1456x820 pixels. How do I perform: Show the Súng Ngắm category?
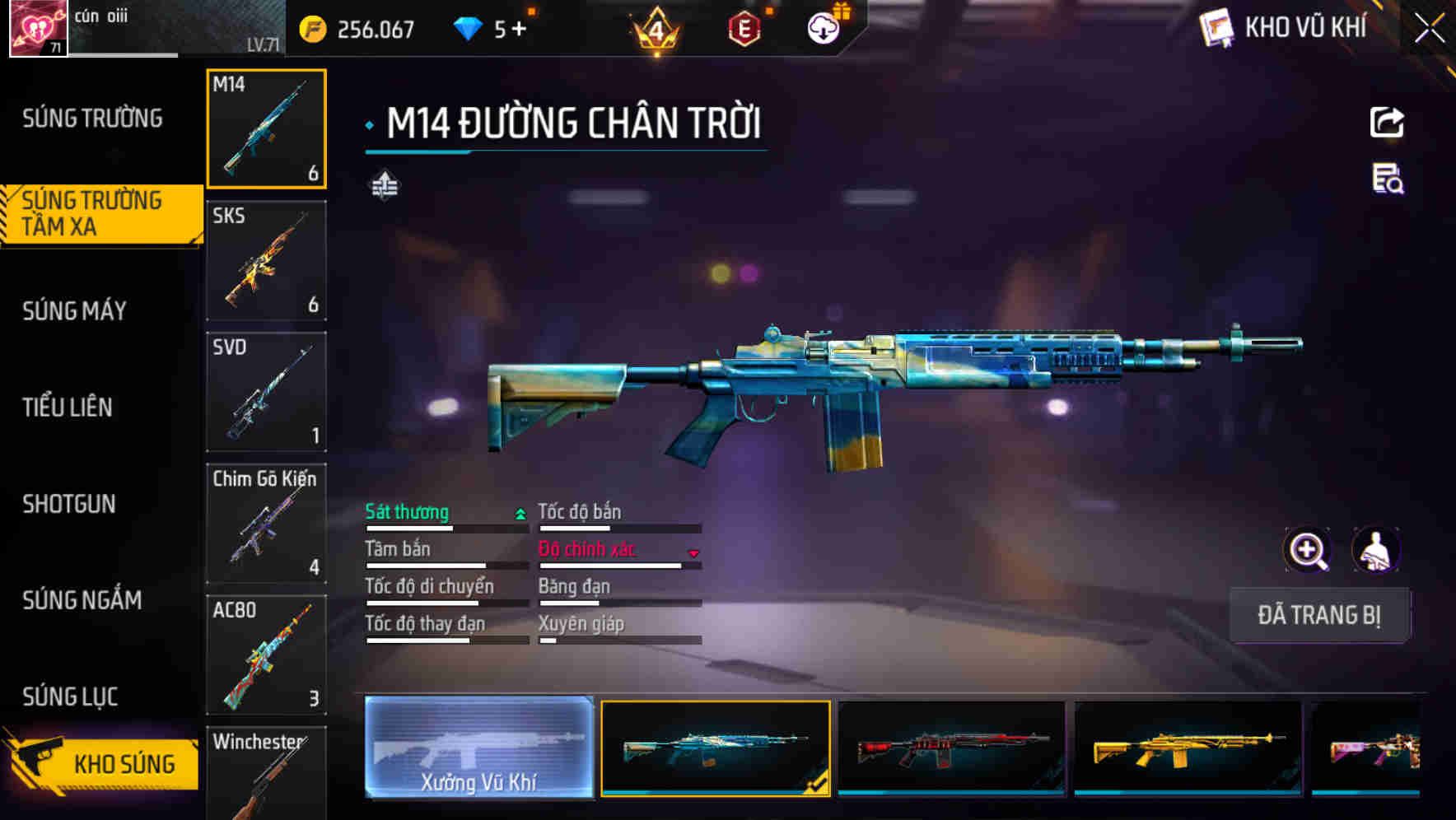(x=82, y=599)
